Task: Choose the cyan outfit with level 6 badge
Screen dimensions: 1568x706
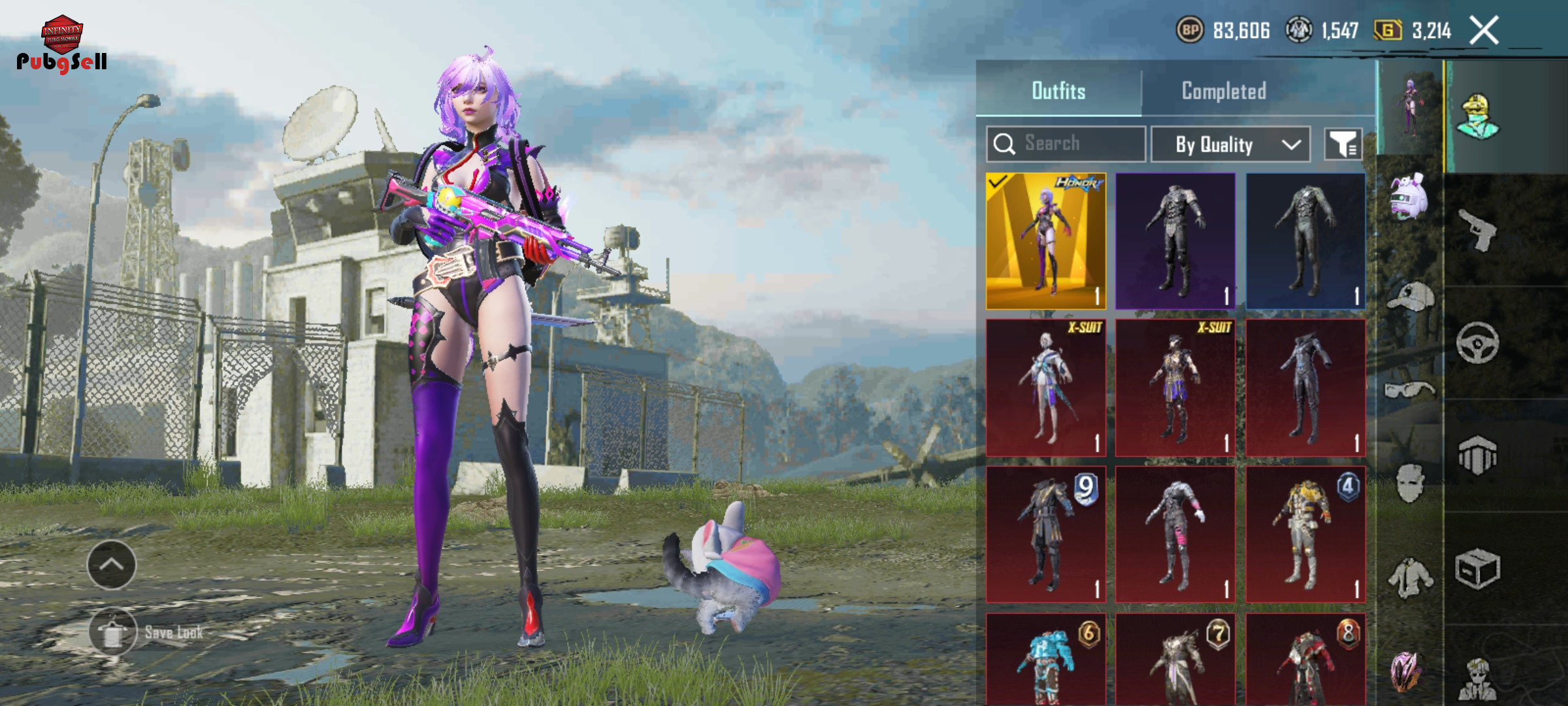Action: (1046, 659)
